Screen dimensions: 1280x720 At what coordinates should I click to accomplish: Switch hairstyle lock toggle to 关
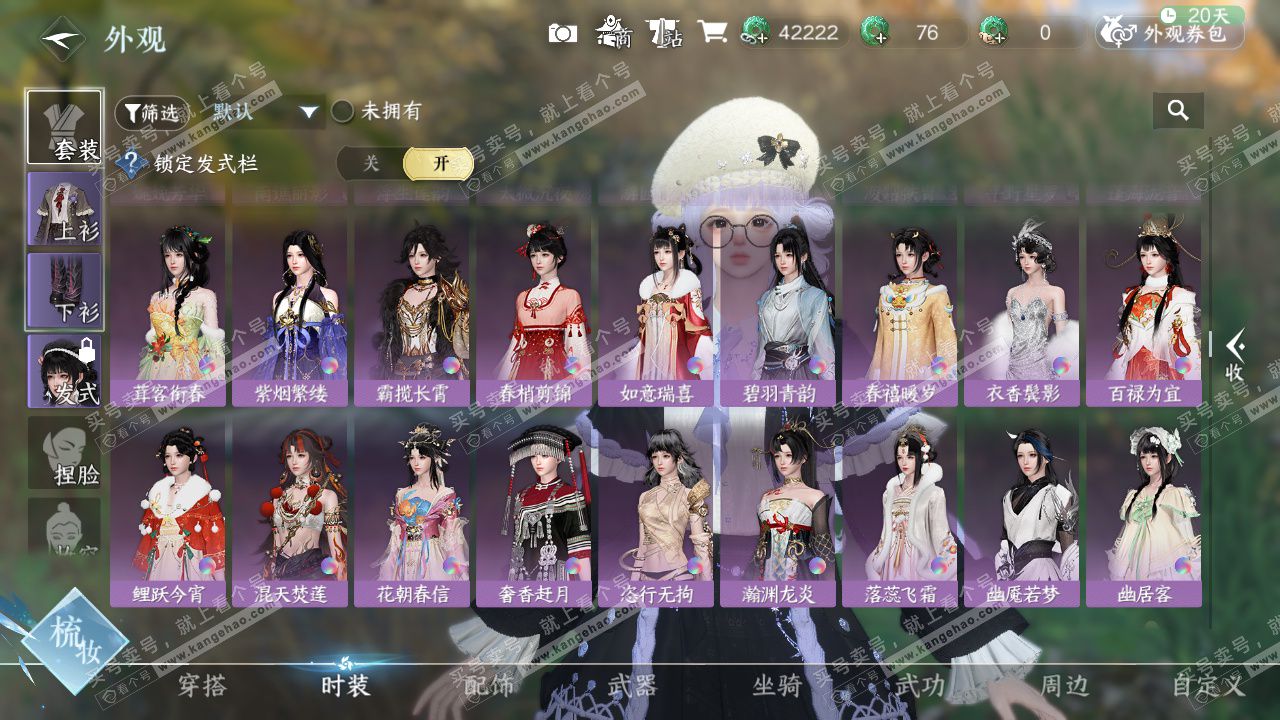tap(371, 163)
